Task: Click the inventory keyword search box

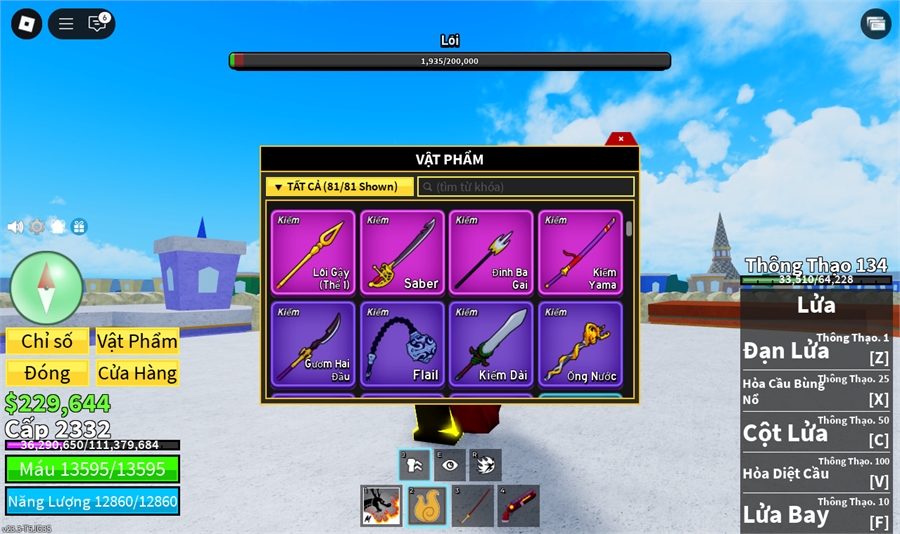Action: click(526, 187)
